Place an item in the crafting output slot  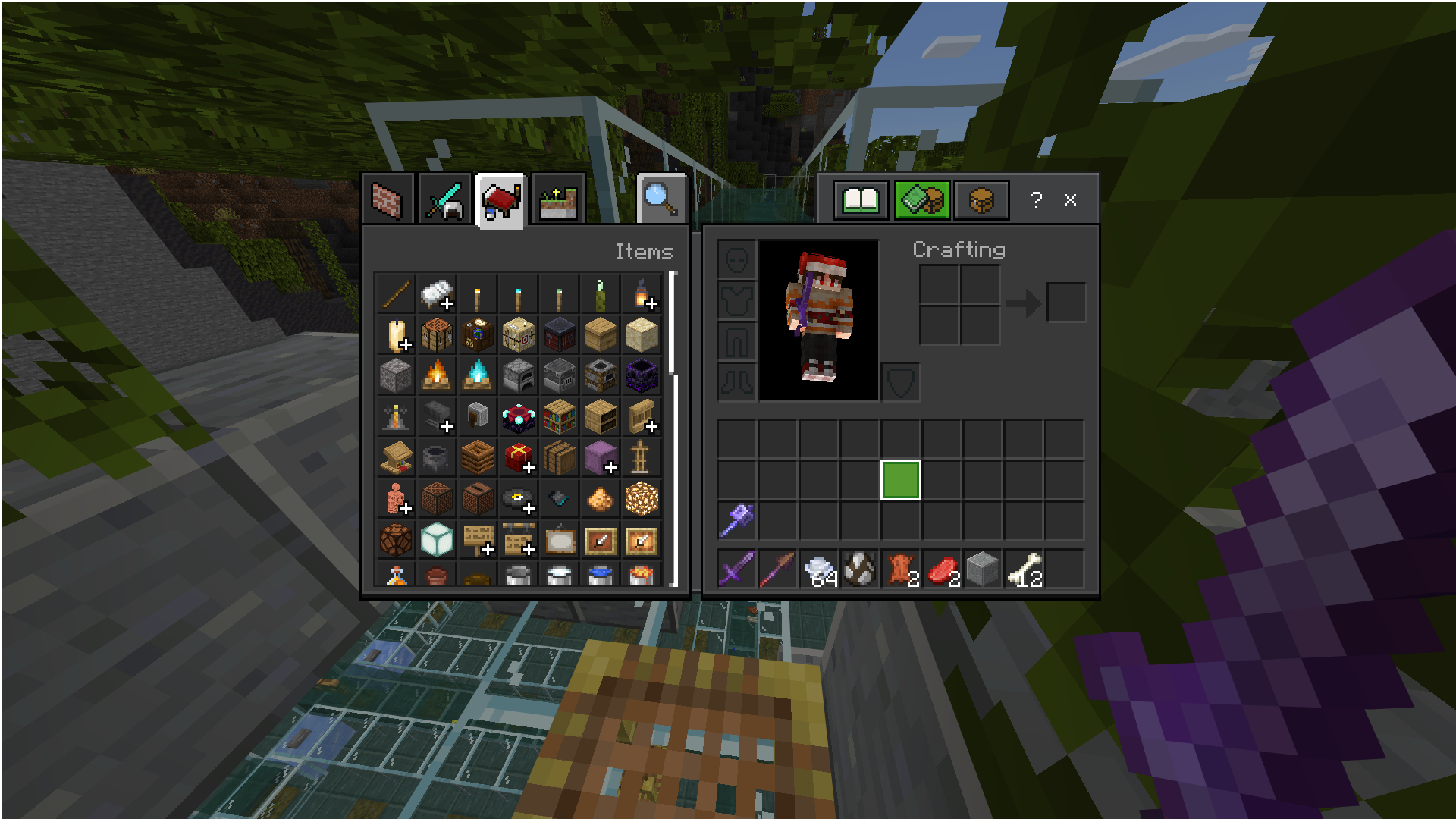click(1067, 301)
